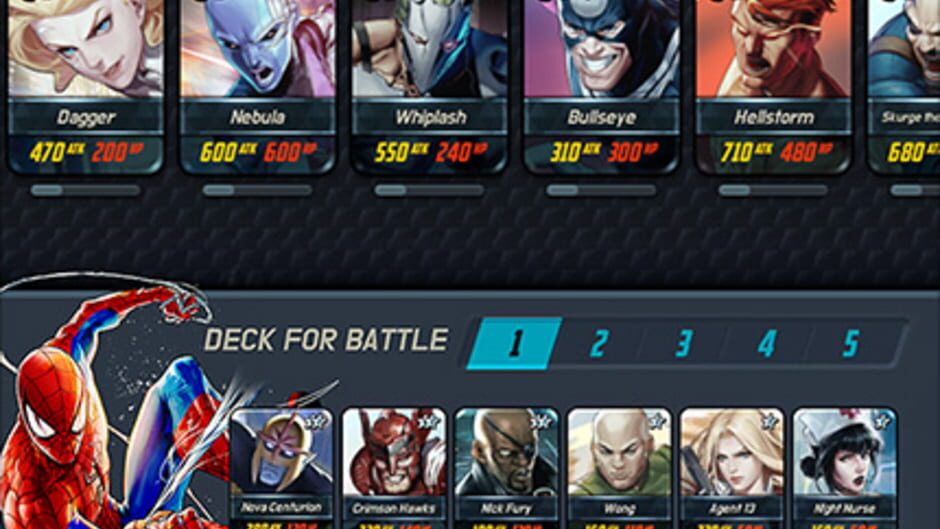
Task: Select the Agent 13 deck card
Action: [x=731, y=465]
